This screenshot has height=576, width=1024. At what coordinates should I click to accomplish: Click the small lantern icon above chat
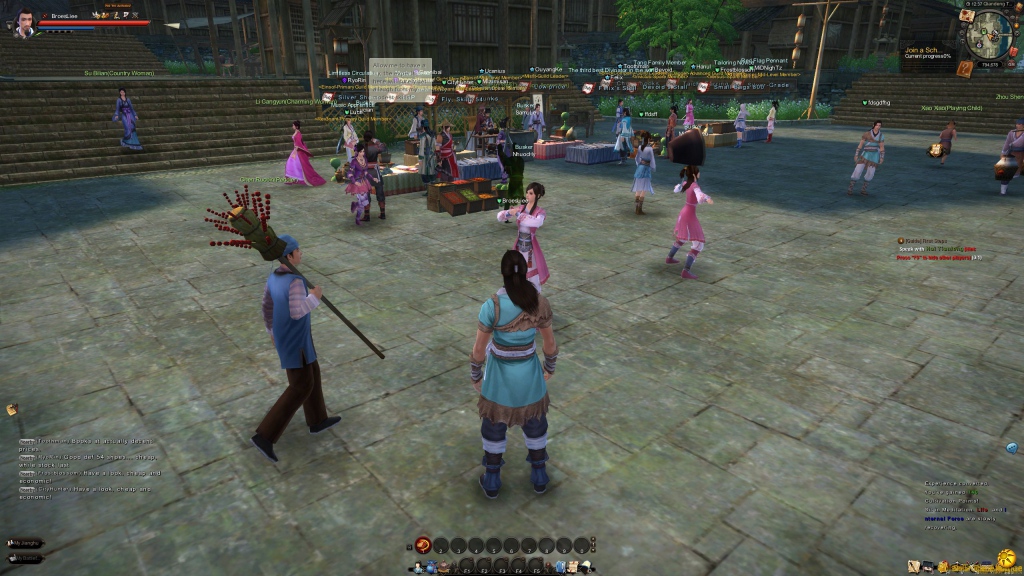(12, 409)
